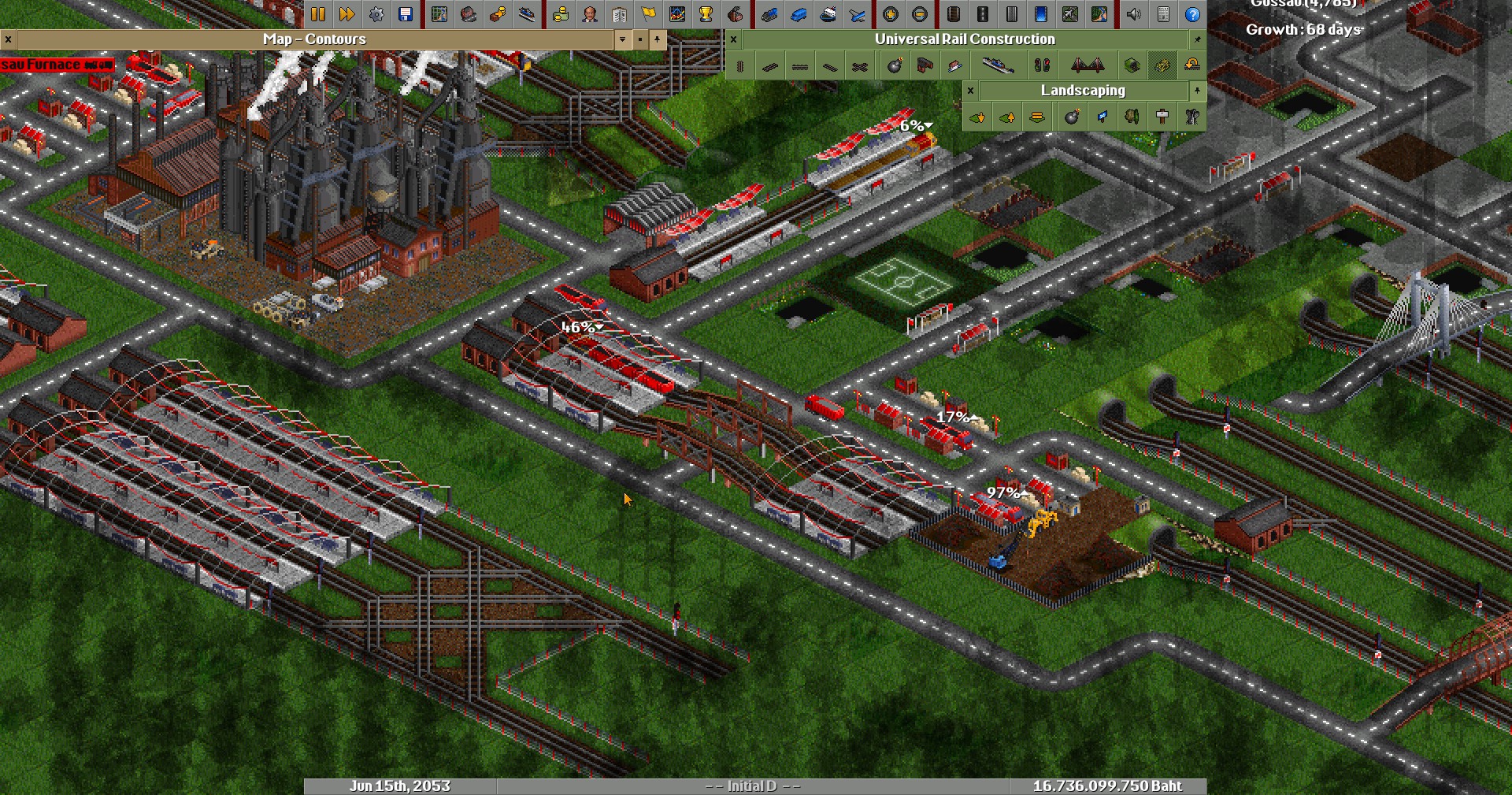
Task: Show the company finances coin icon
Action: [x=560, y=14]
